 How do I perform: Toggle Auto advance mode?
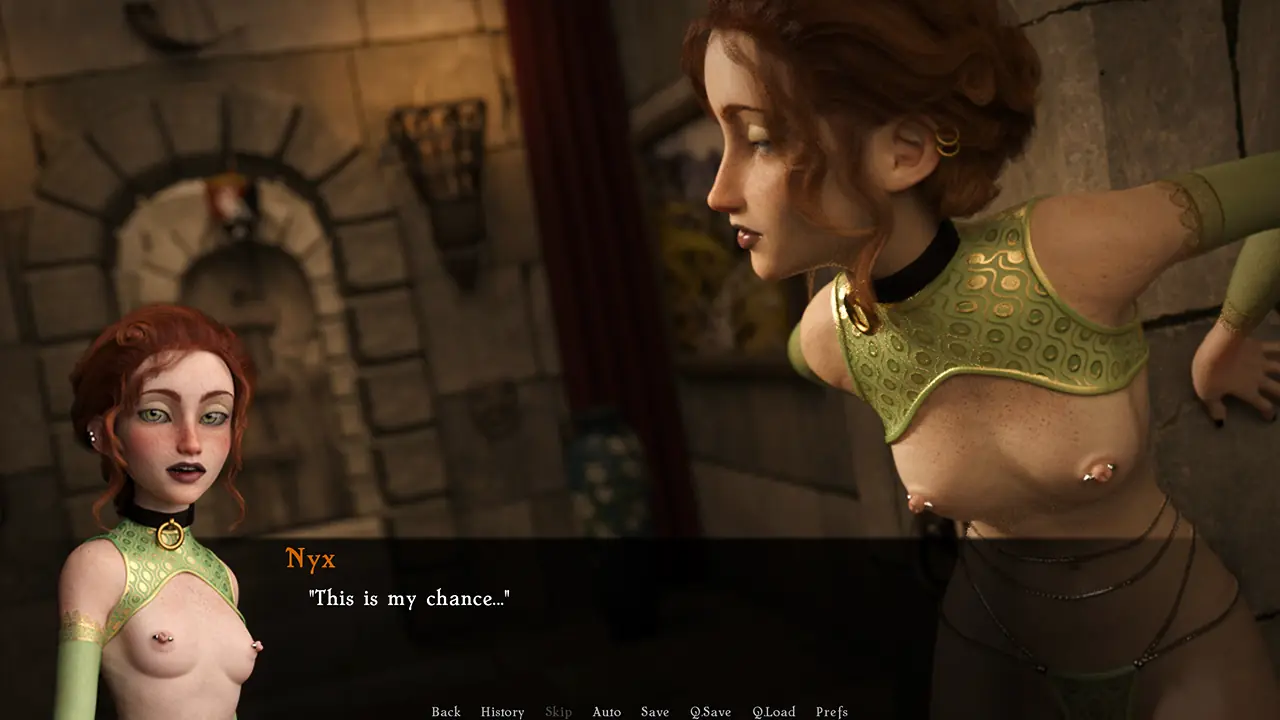coord(606,712)
